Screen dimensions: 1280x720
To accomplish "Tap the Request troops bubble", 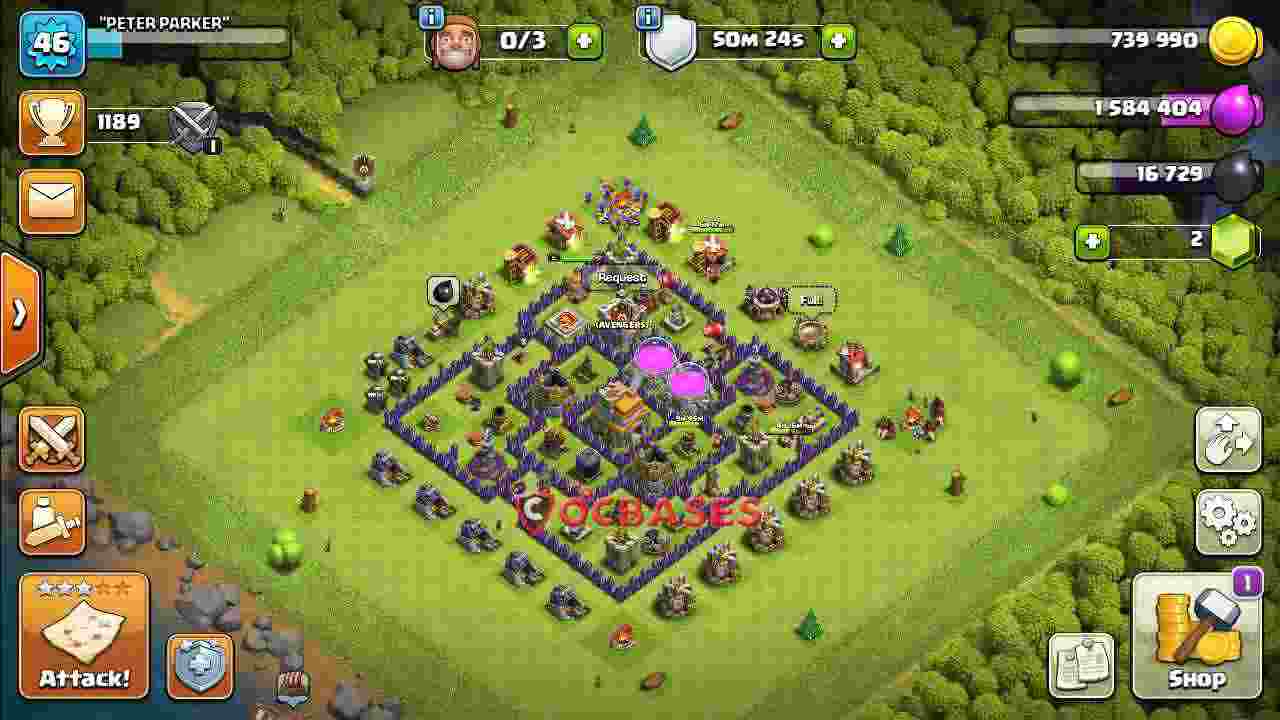I will [x=621, y=277].
